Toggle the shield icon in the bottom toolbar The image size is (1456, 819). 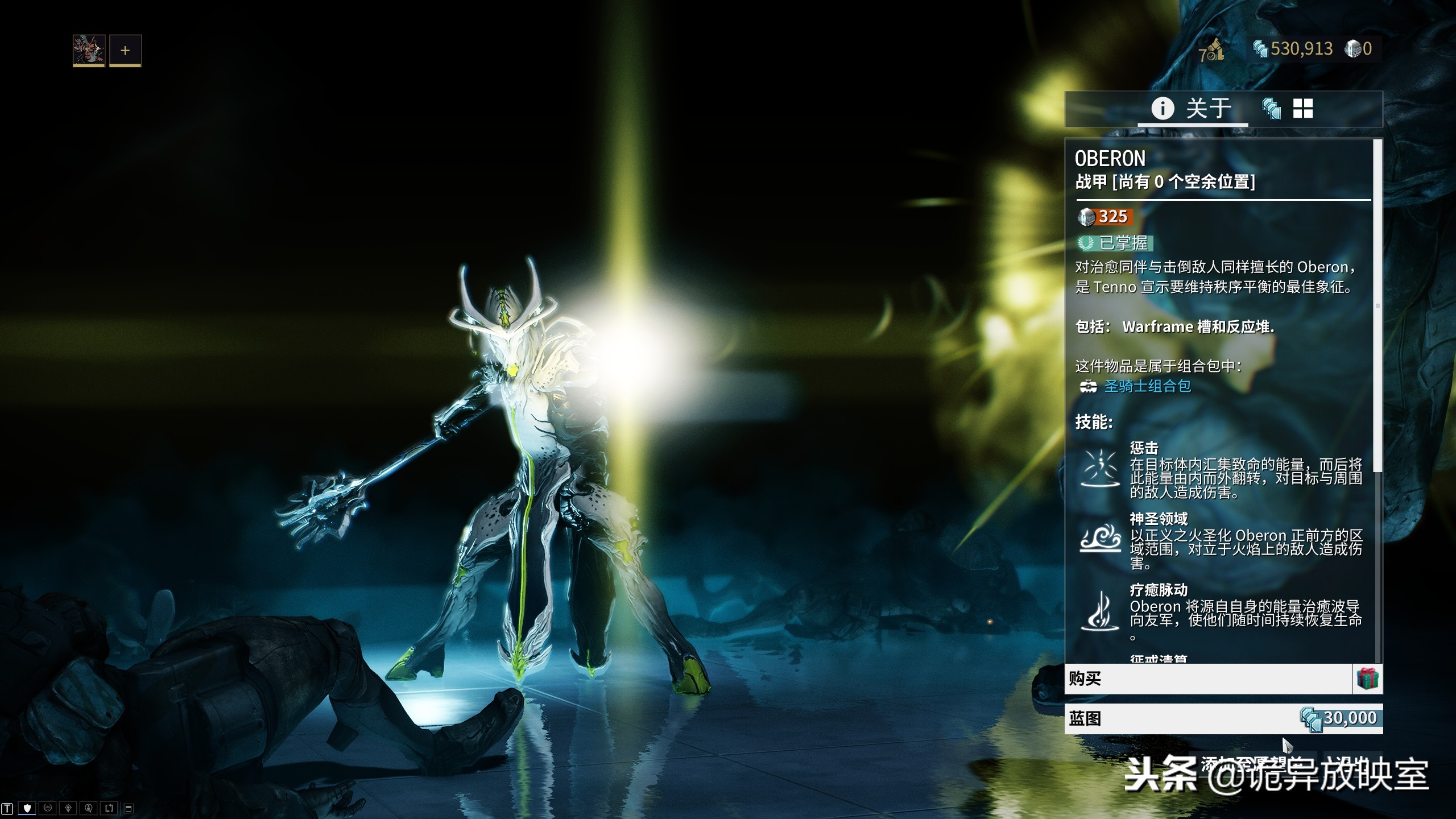tap(27, 808)
